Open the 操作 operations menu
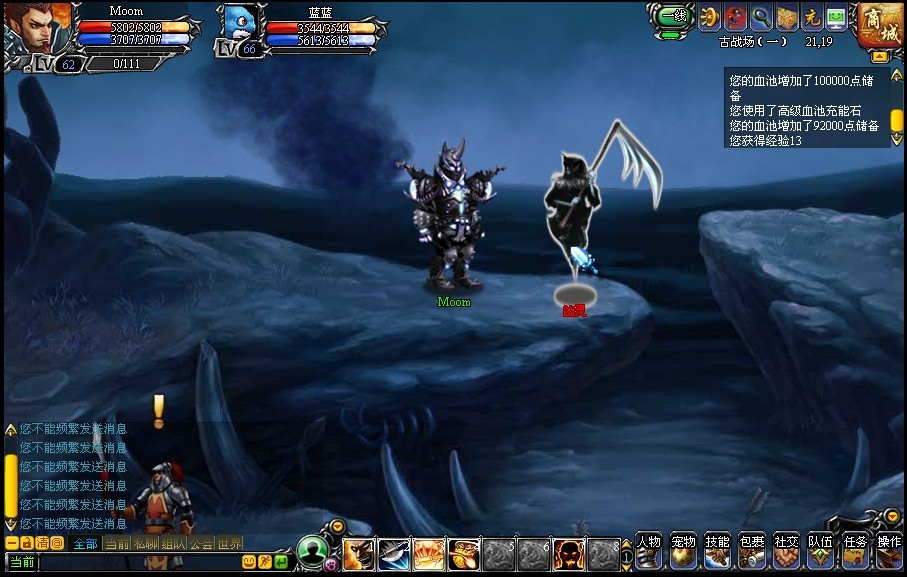 coord(889,549)
